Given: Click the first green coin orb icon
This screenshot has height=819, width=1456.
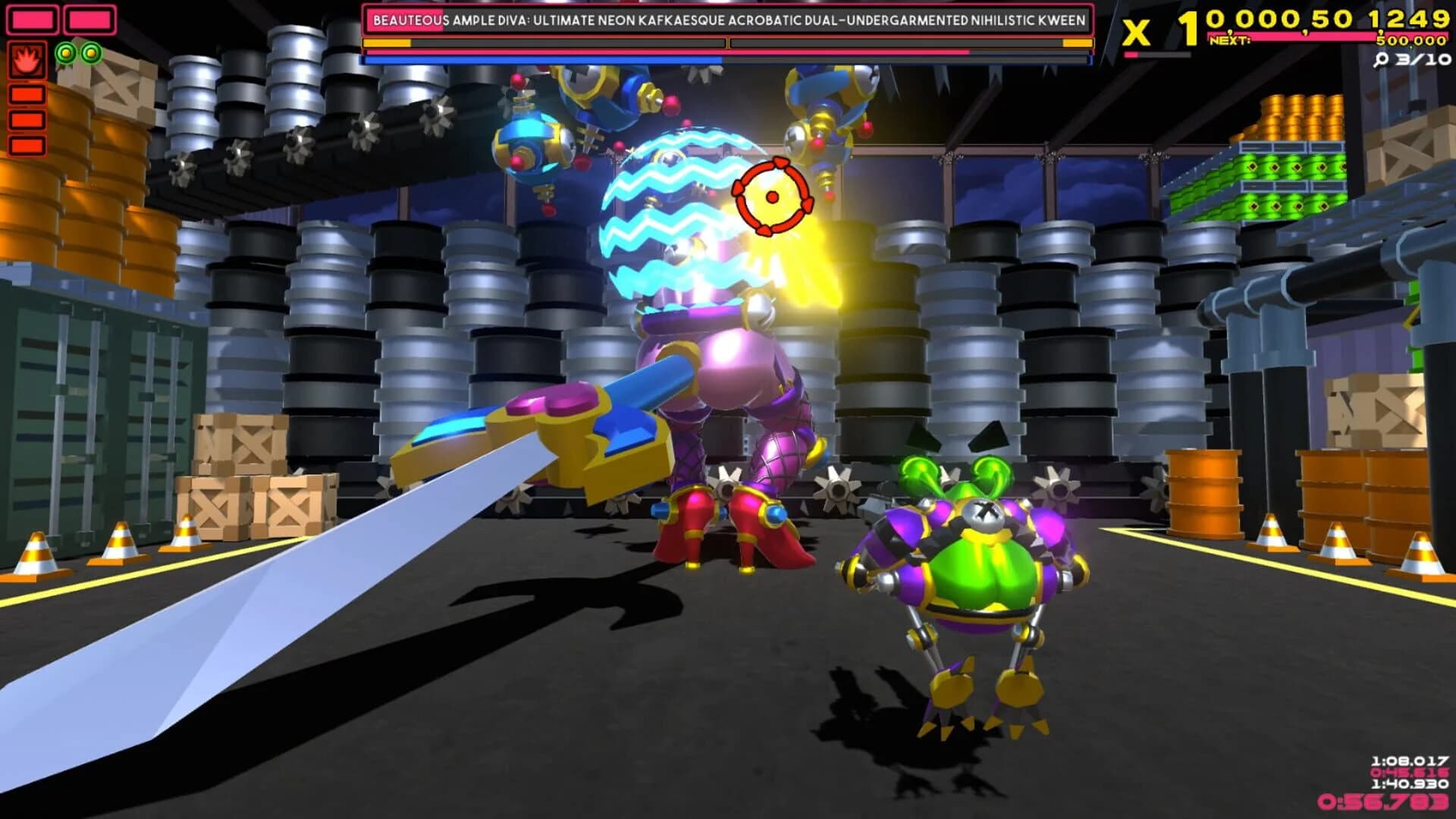Looking at the screenshot, I should (x=64, y=53).
